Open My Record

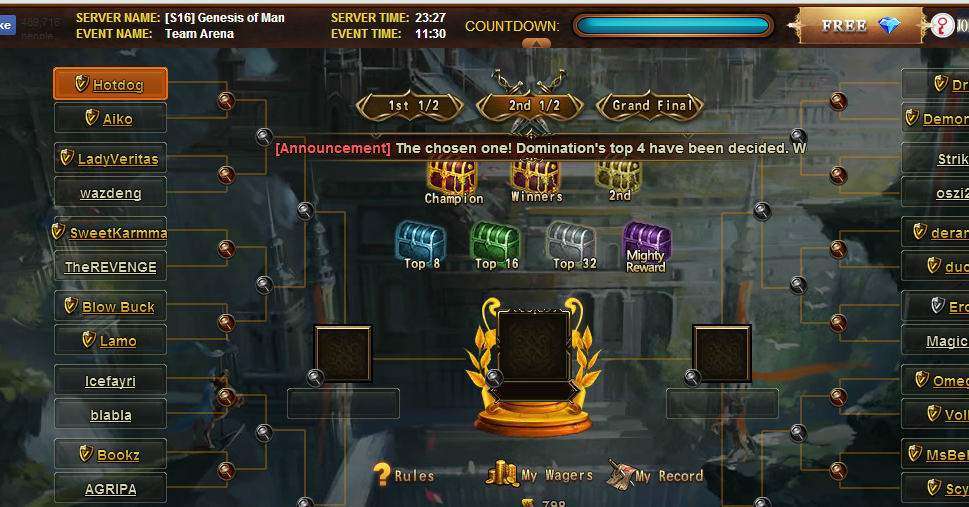tap(655, 475)
